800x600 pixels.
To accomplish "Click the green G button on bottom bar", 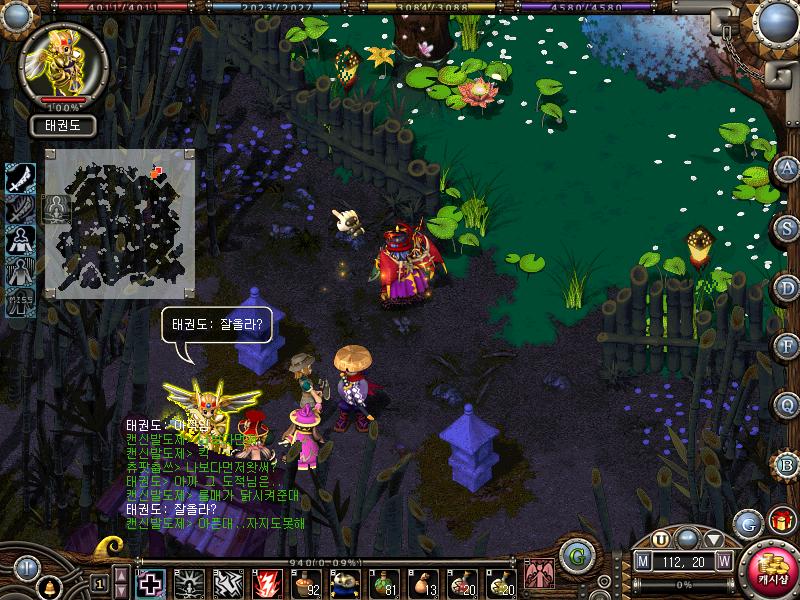I will [x=574, y=556].
